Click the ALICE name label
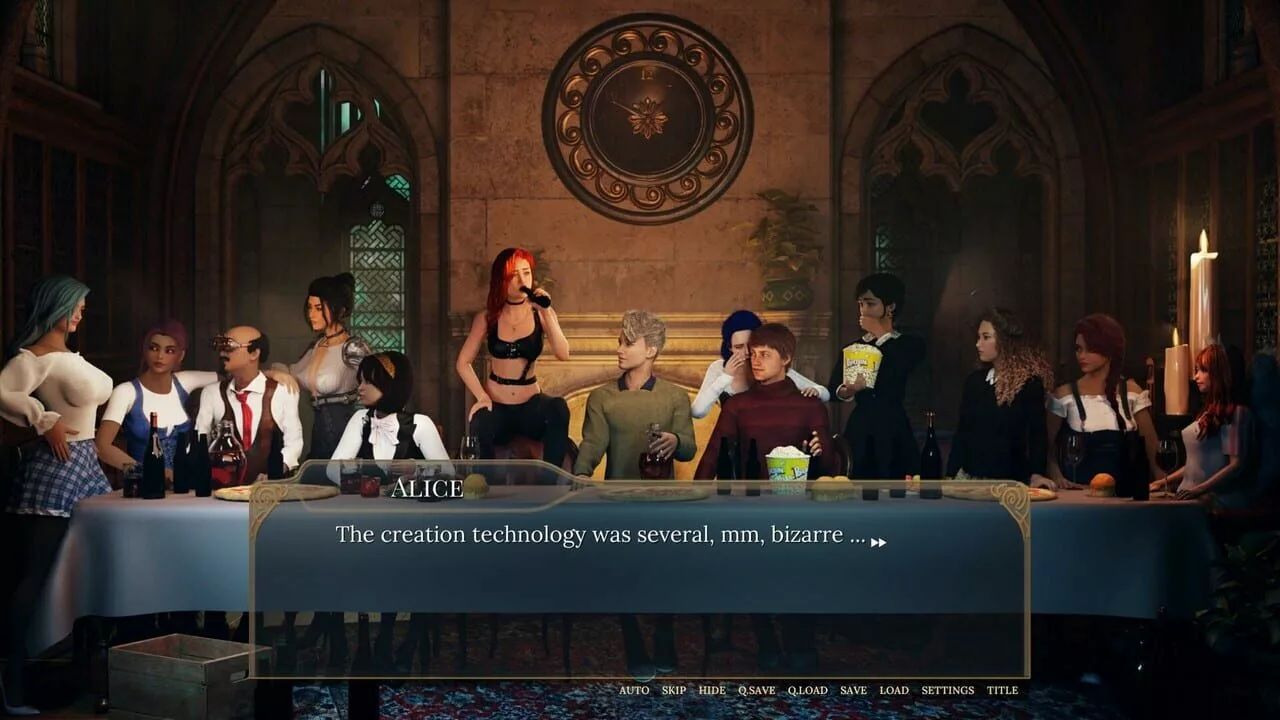 pyautogui.click(x=427, y=489)
